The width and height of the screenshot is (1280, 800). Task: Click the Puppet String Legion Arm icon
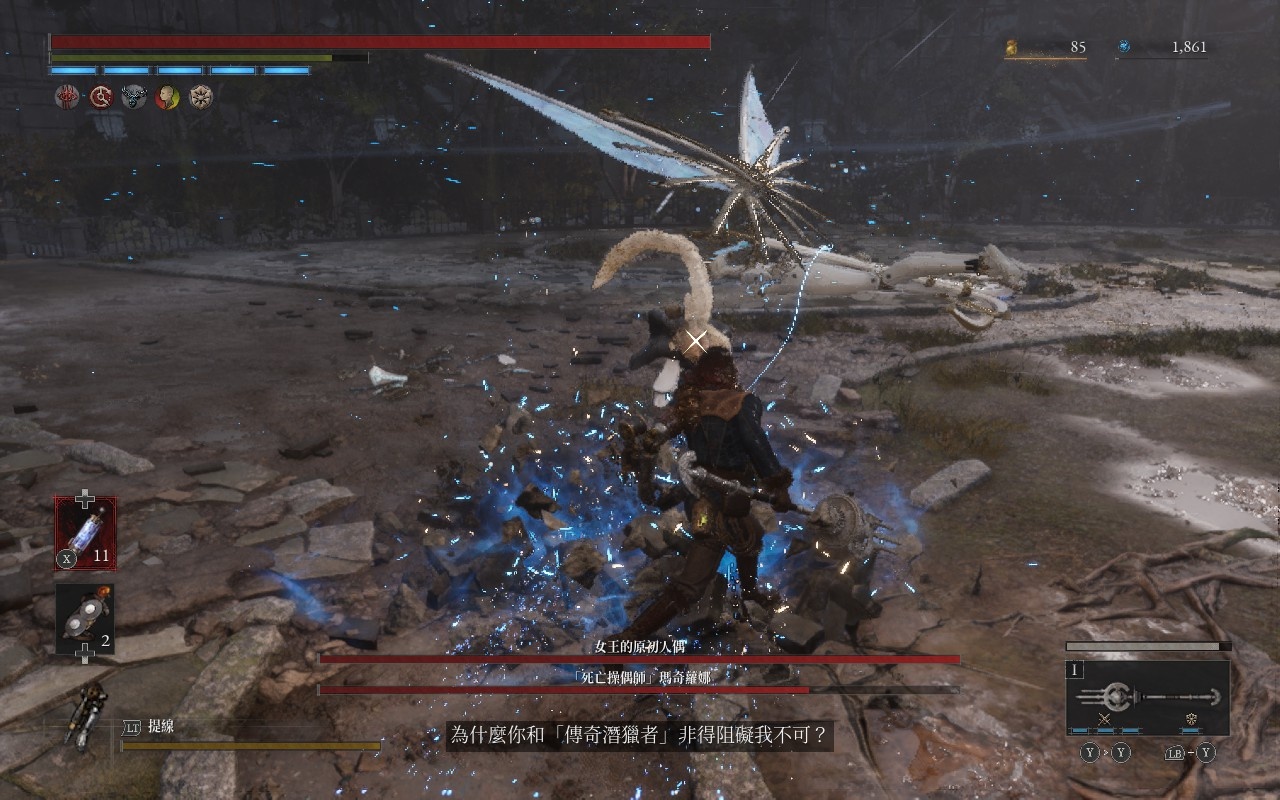coord(85,715)
